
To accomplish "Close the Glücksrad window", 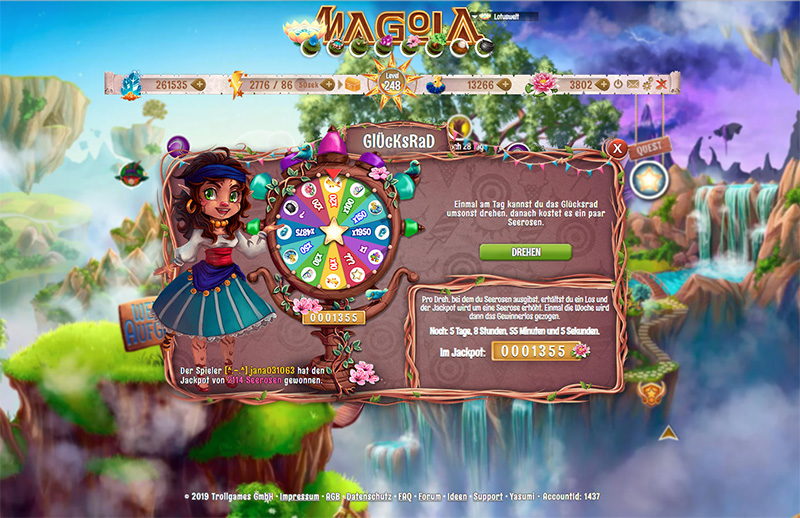I will 618,149.
